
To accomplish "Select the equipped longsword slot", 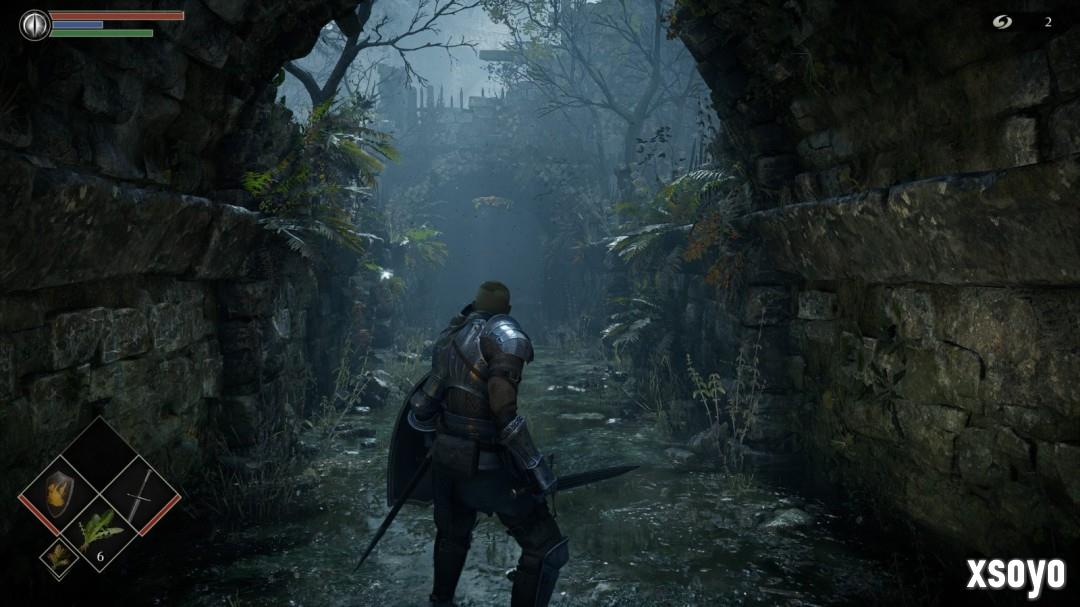I will click(x=140, y=494).
